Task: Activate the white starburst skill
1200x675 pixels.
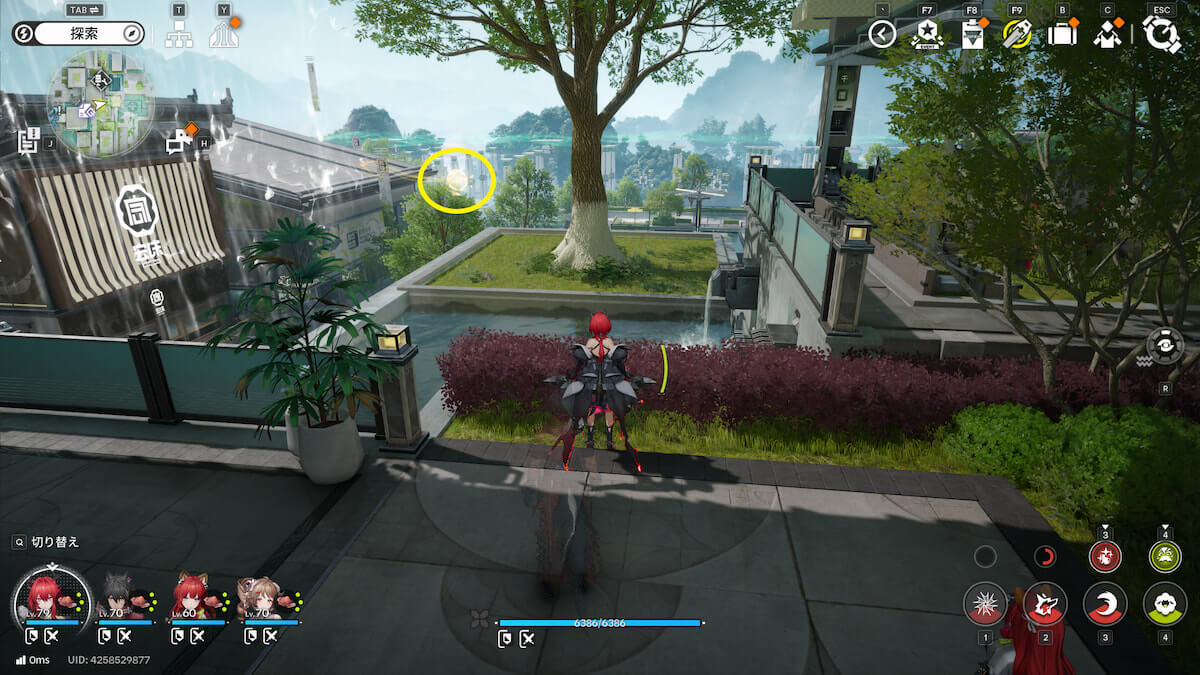Action: click(x=985, y=604)
